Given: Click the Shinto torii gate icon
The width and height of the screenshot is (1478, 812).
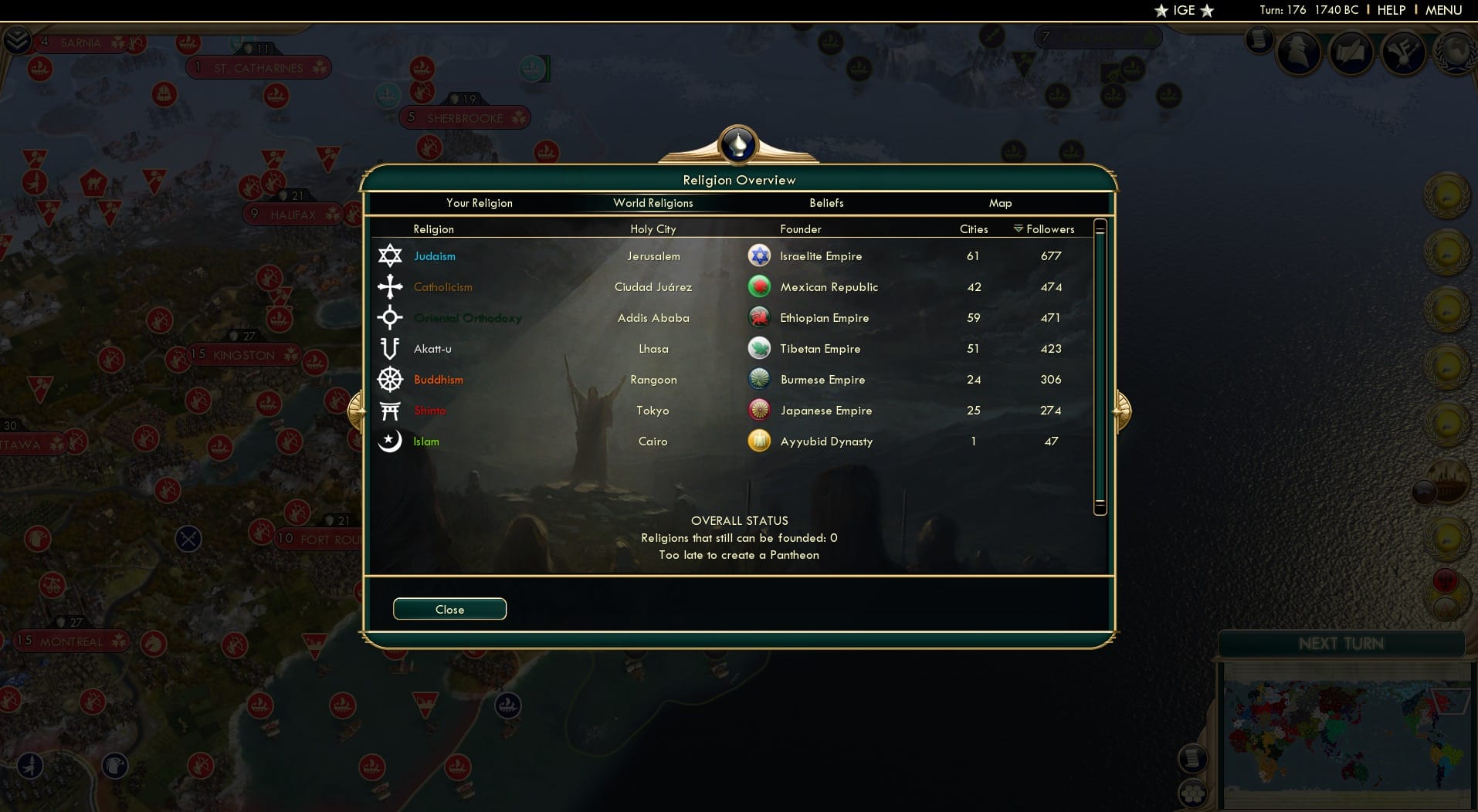Looking at the screenshot, I should click(x=390, y=410).
